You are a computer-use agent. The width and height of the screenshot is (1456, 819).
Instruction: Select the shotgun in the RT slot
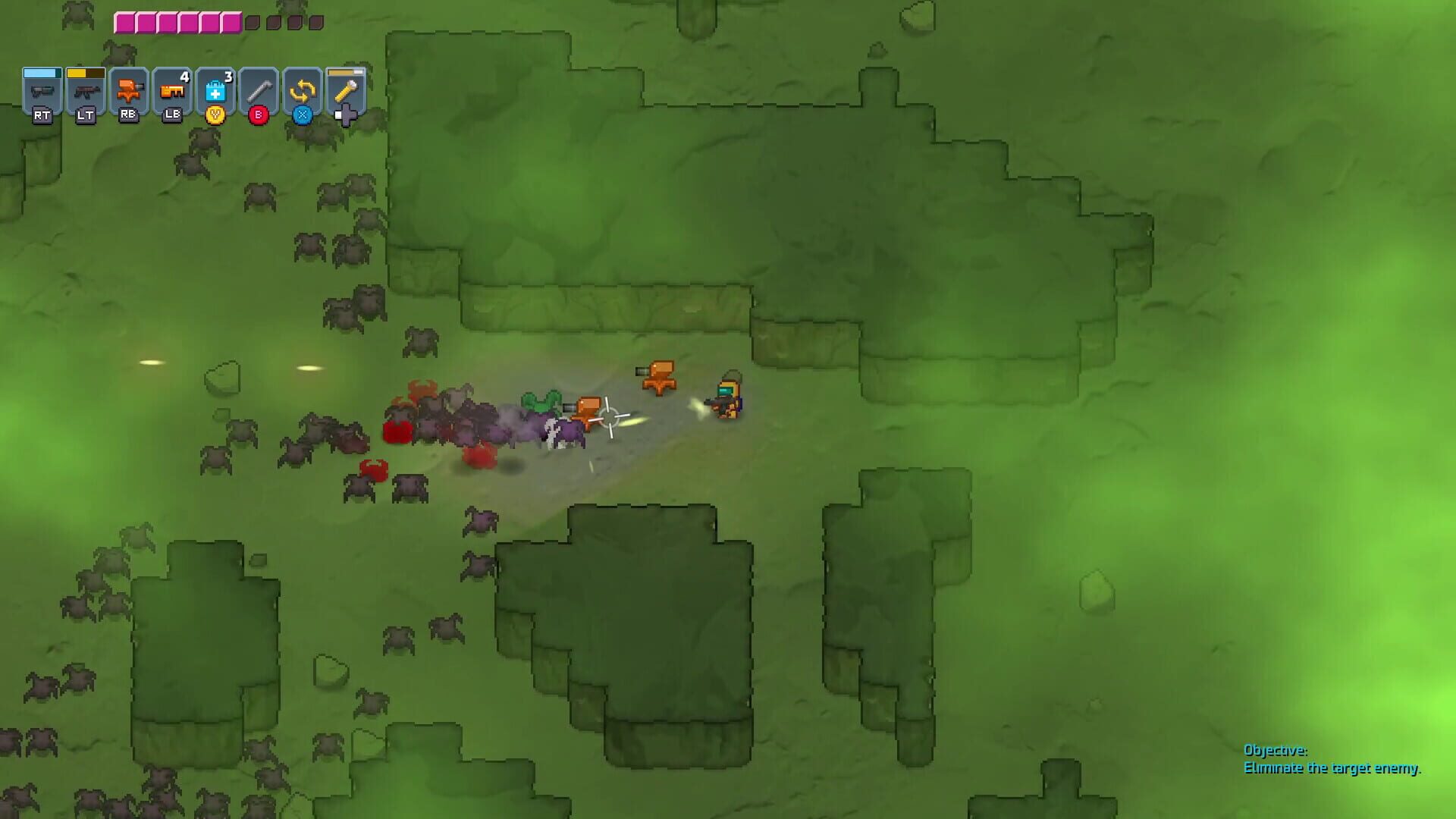(x=42, y=89)
